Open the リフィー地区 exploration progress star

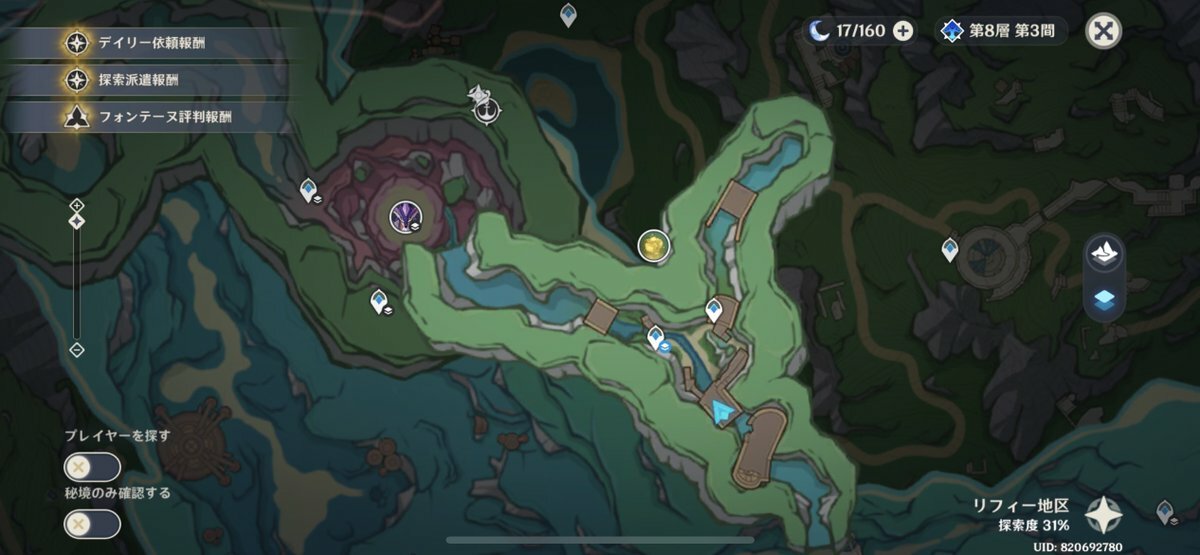[1105, 514]
